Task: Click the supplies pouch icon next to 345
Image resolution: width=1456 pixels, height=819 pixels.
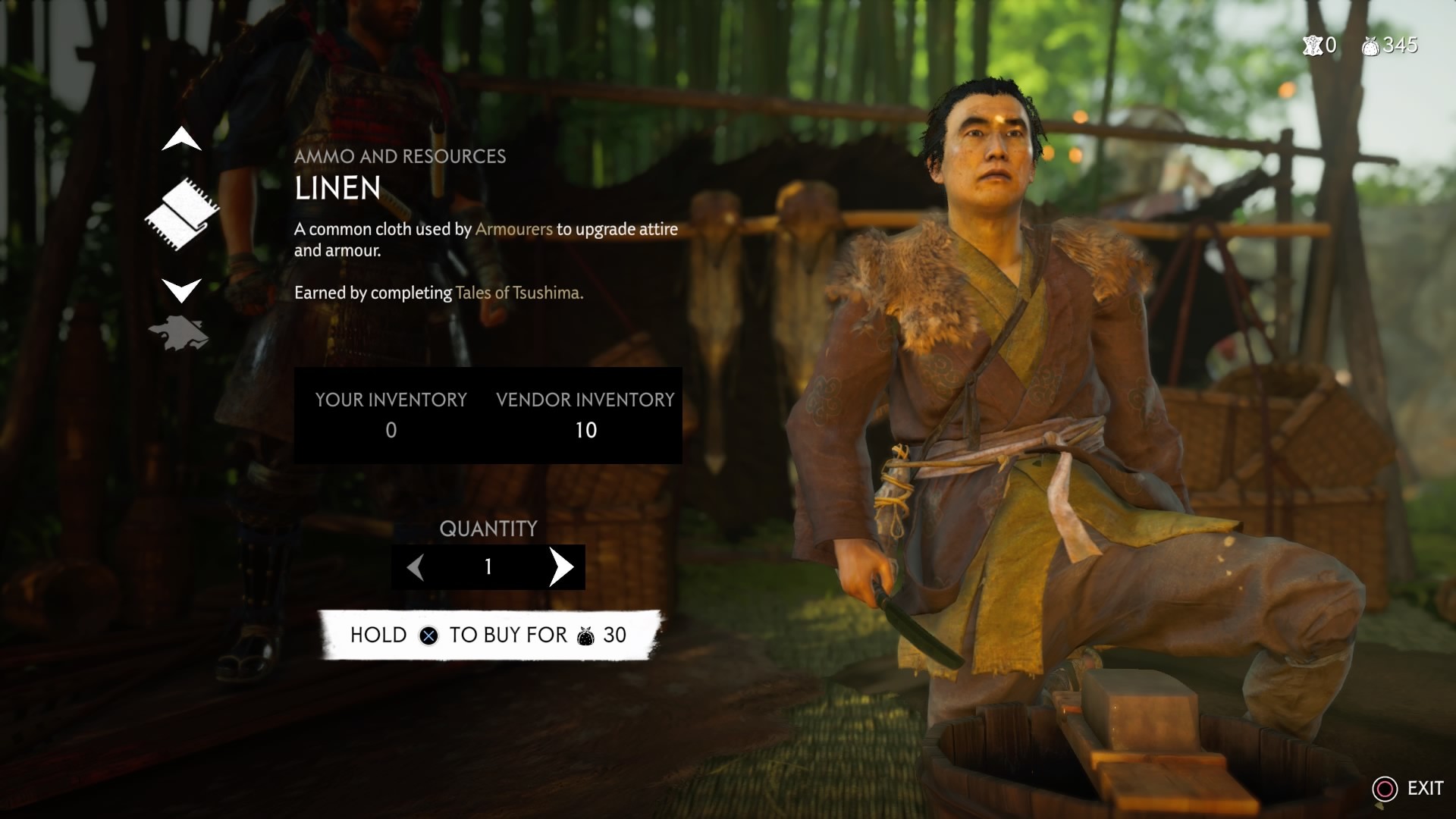Action: click(1372, 47)
